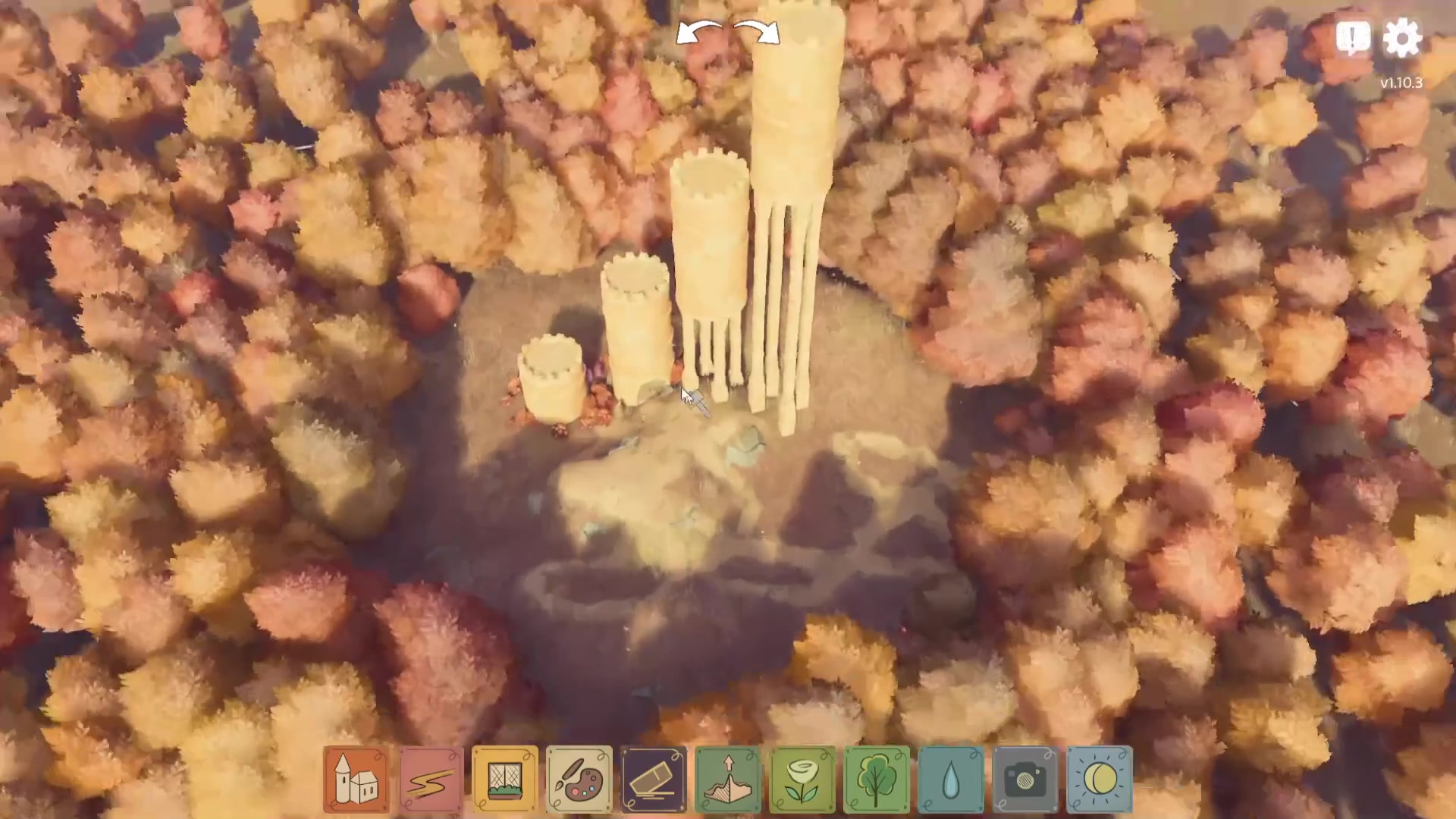Activate the eraser tool
This screenshot has height=819, width=1456.
(653, 778)
